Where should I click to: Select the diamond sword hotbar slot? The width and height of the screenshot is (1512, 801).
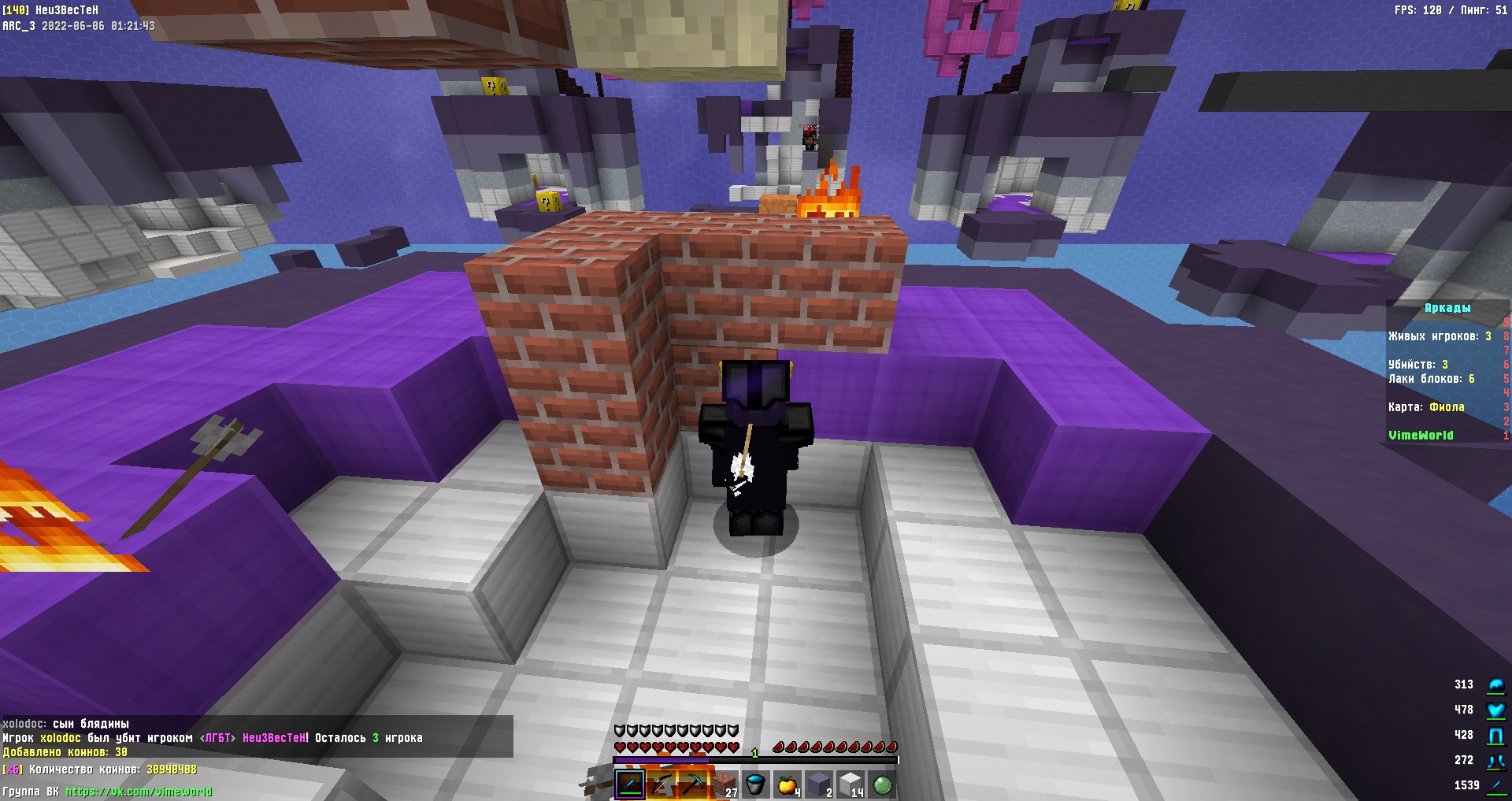tap(629, 784)
